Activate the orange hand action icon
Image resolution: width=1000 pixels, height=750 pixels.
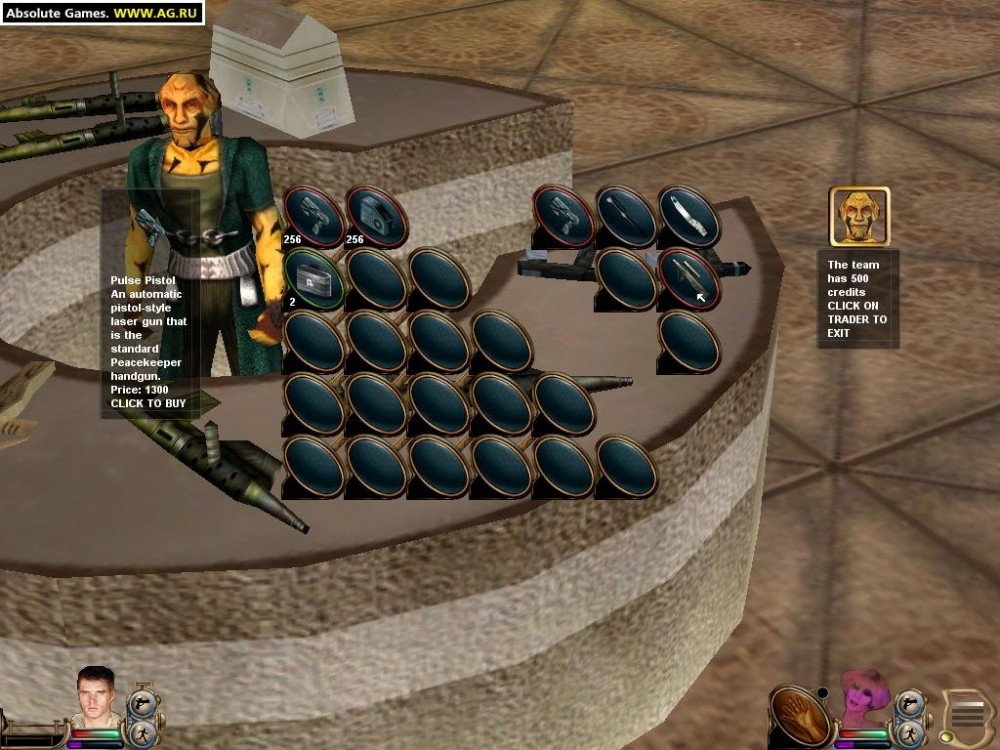800,715
